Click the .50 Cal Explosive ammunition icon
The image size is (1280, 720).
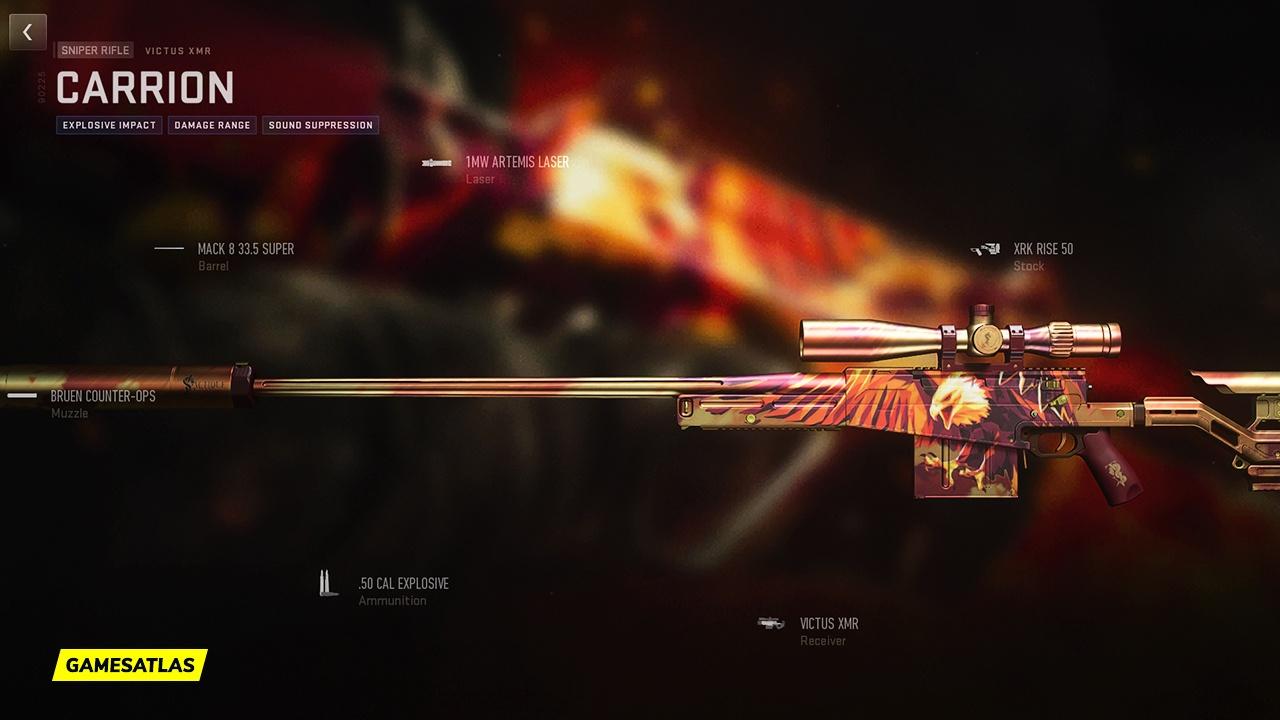326,582
